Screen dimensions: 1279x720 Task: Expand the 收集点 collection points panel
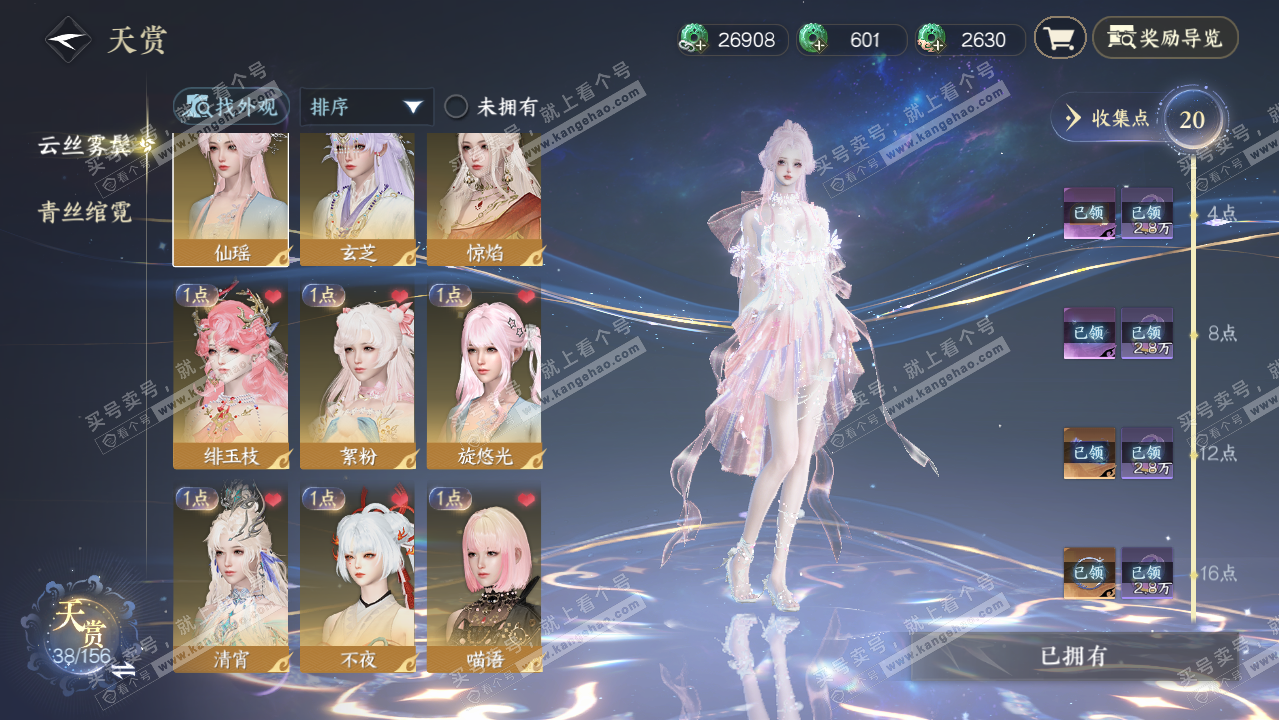coord(1108,118)
